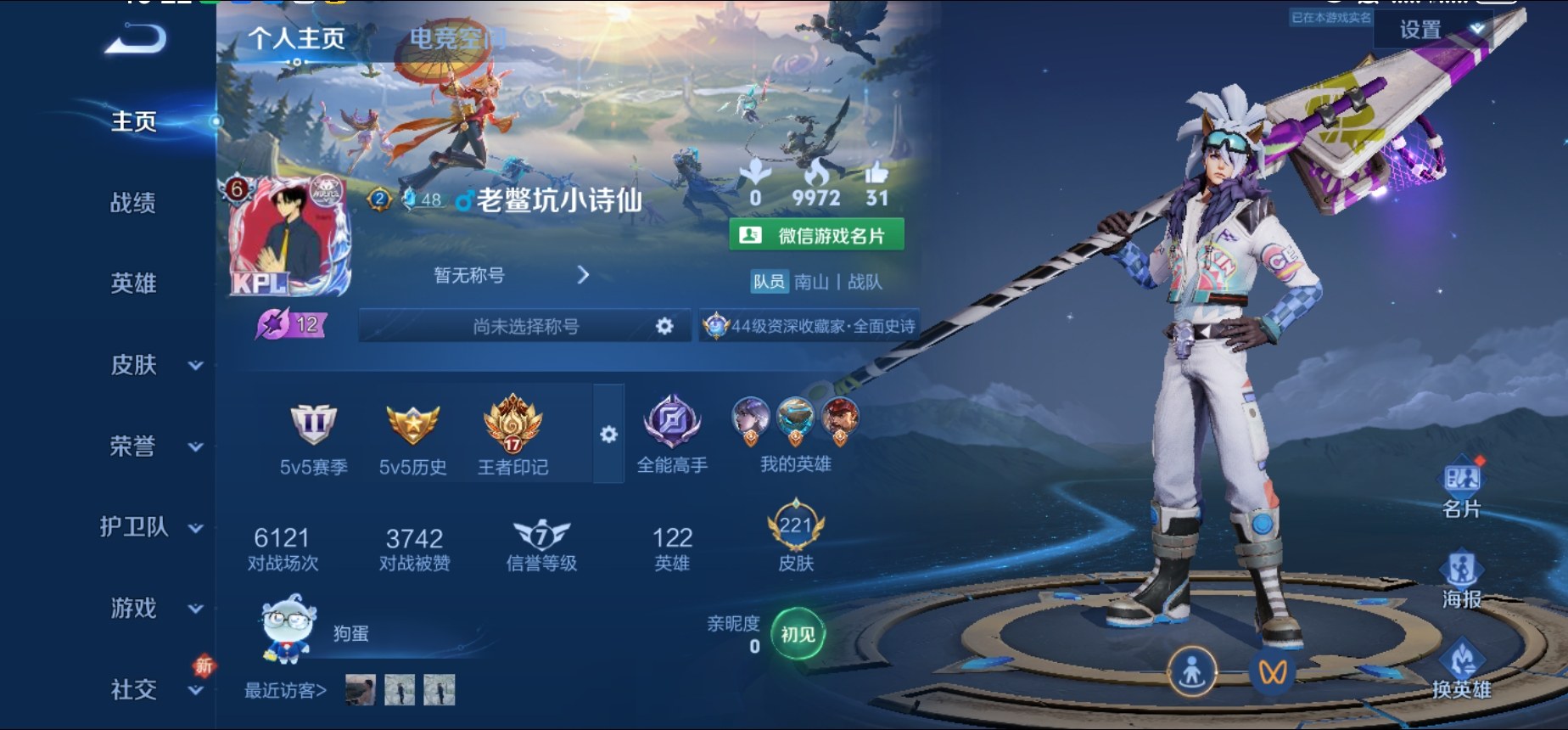
Task: Tap the green 微信游戏名片 button
Action: pyautogui.click(x=816, y=235)
